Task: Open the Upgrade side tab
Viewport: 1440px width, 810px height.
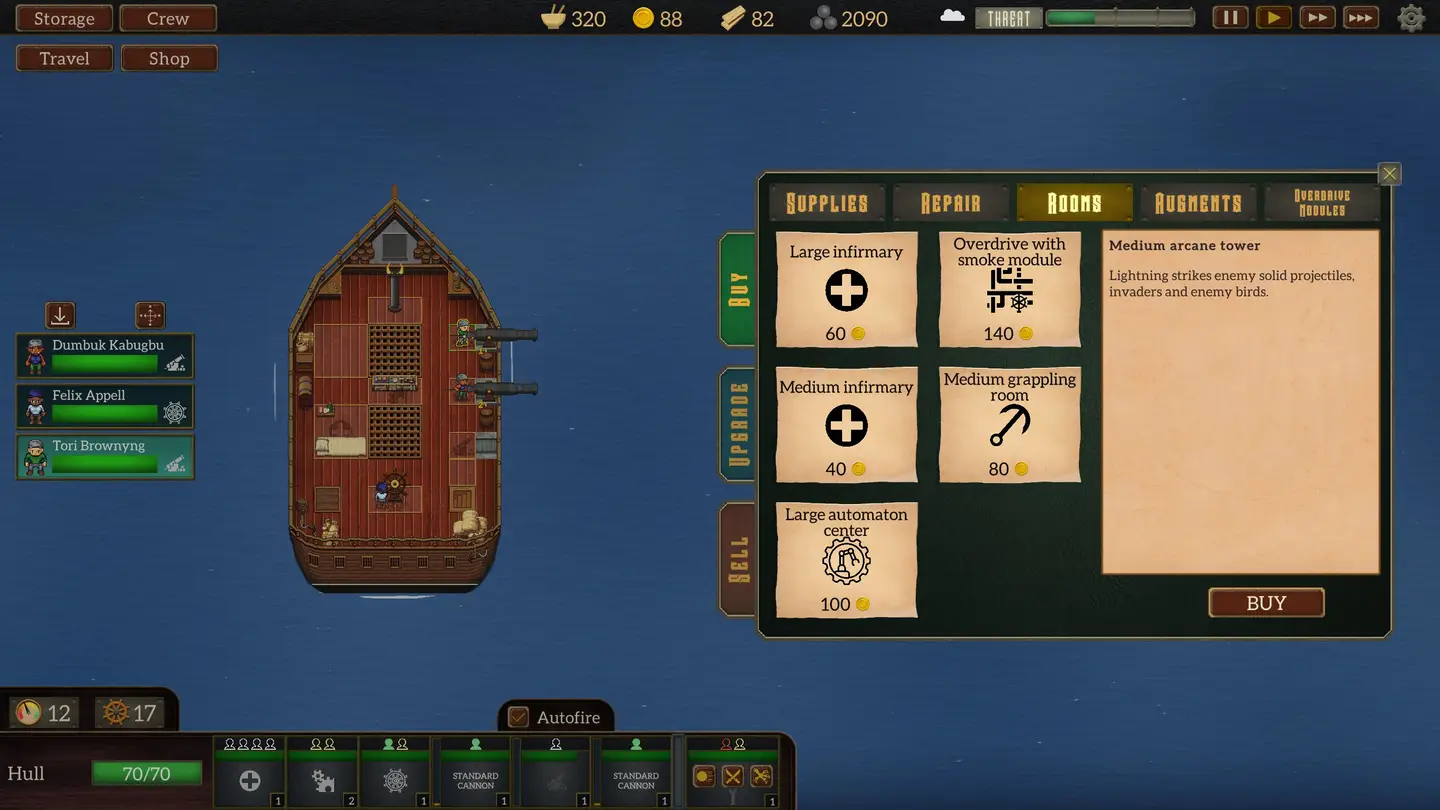Action: pyautogui.click(x=739, y=425)
